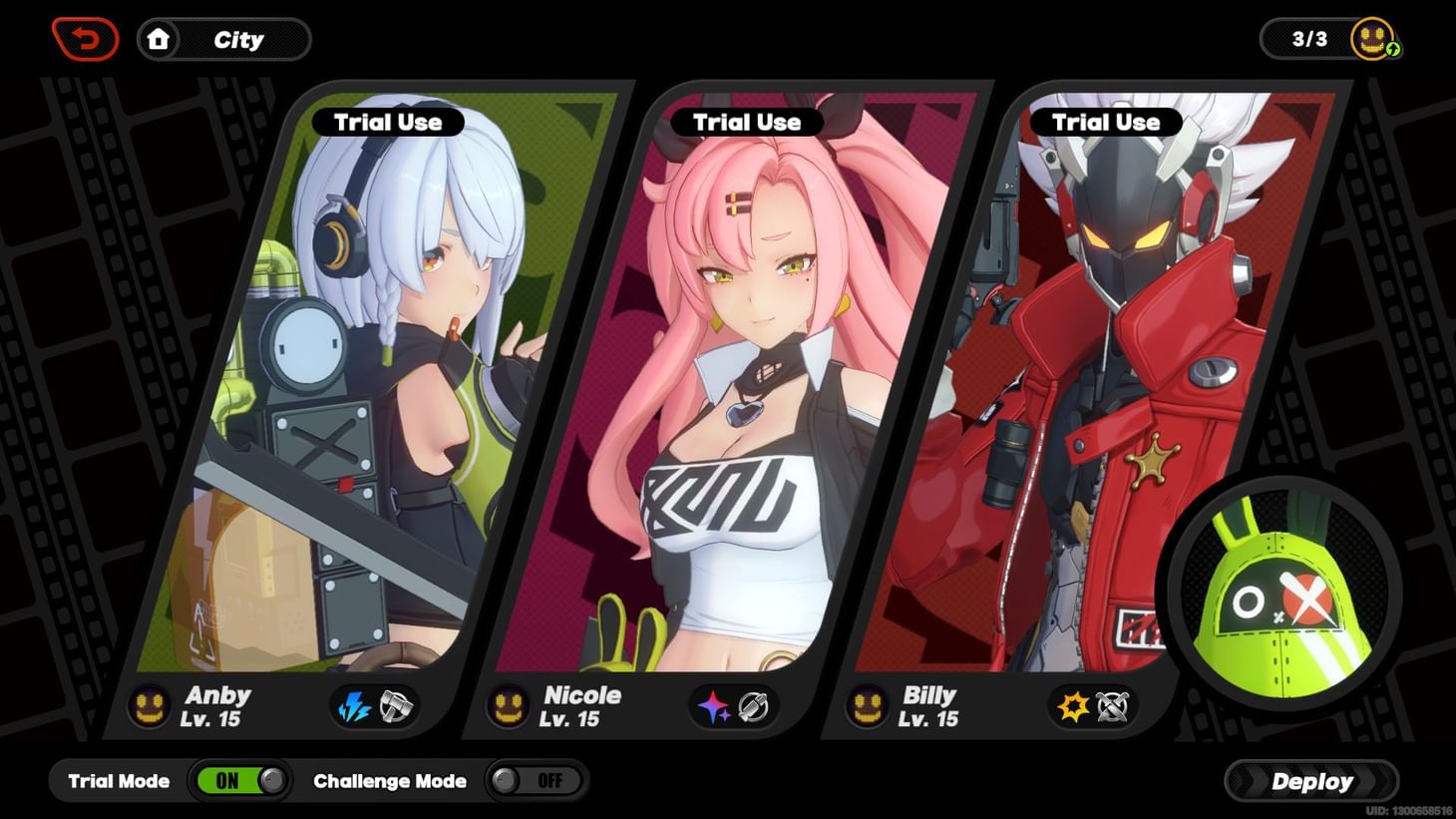The image size is (1456, 819).
Task: Click the smiley face icon next to Anby's name
Action: 150,705
